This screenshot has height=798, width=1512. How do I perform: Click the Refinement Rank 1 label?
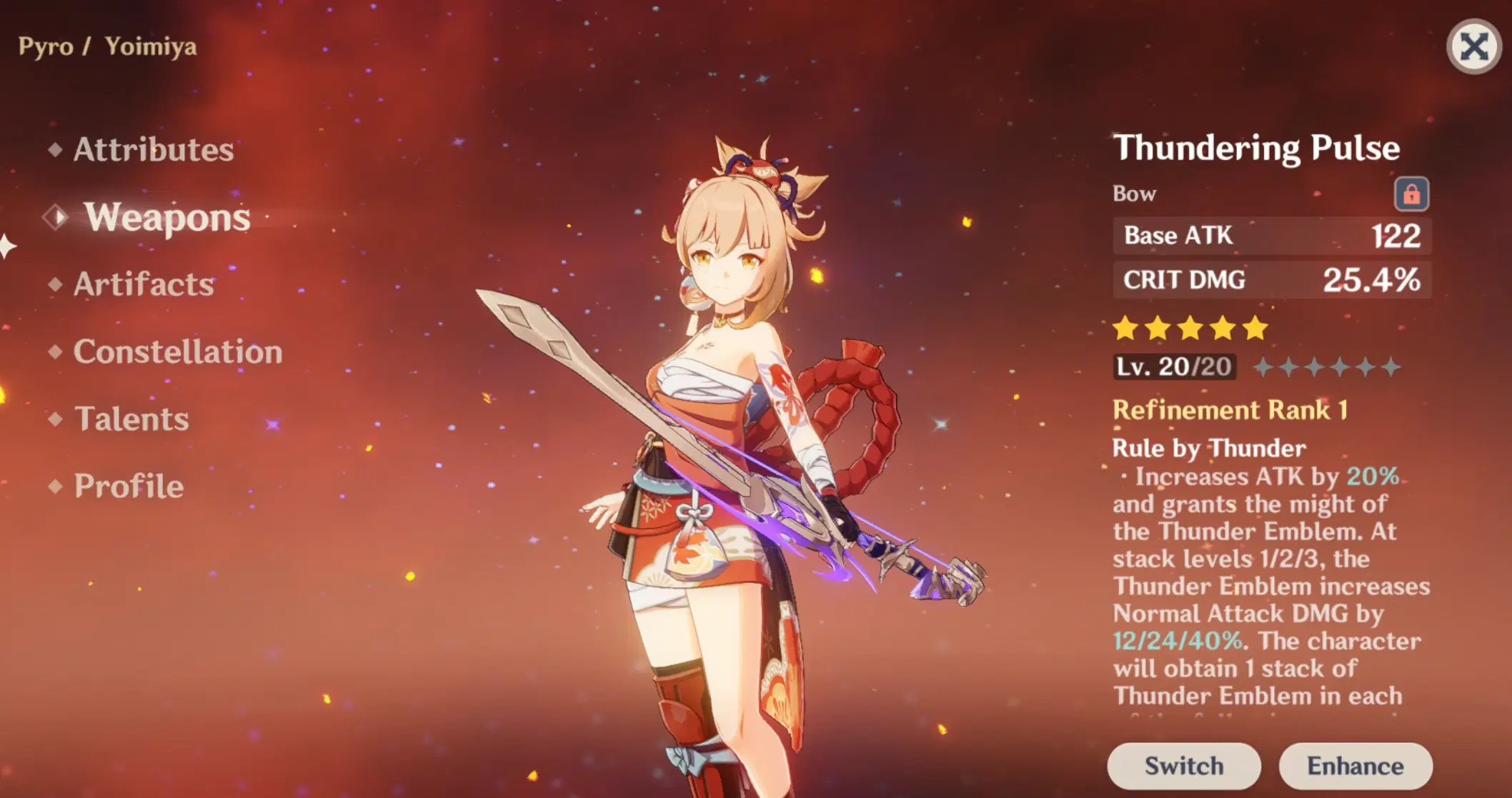(1229, 409)
